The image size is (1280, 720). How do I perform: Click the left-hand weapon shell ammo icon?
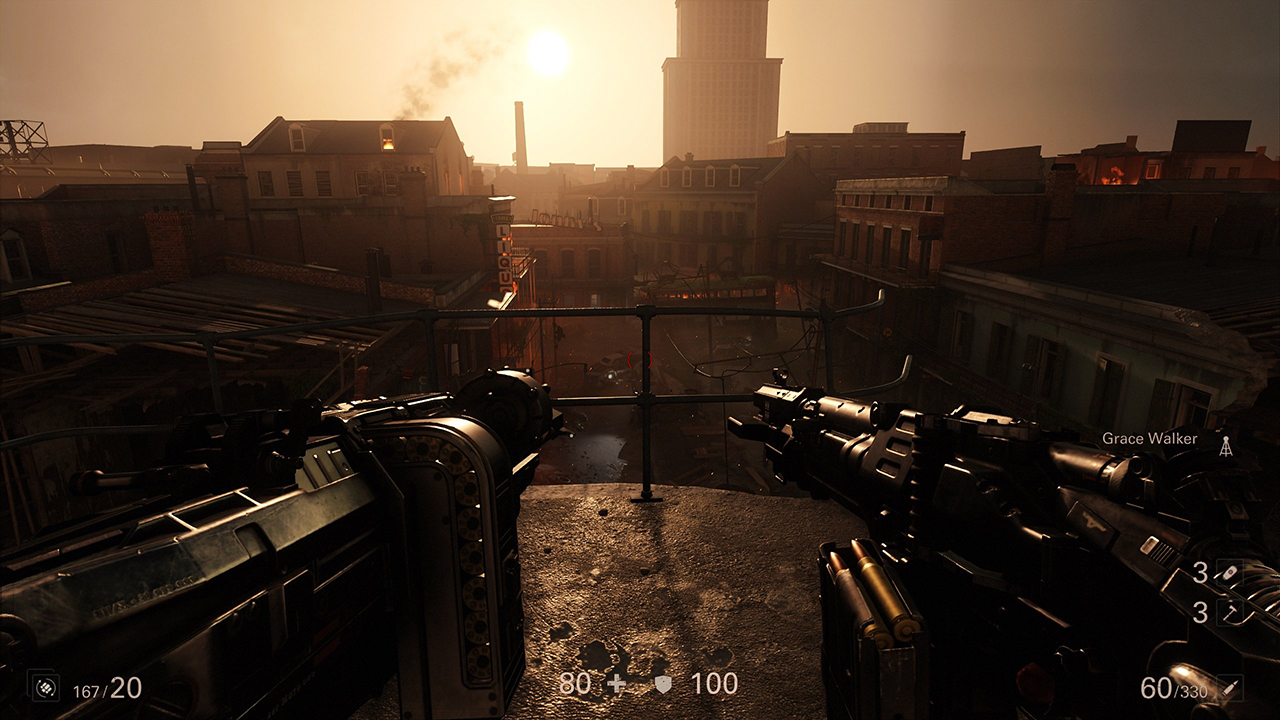click(x=43, y=687)
